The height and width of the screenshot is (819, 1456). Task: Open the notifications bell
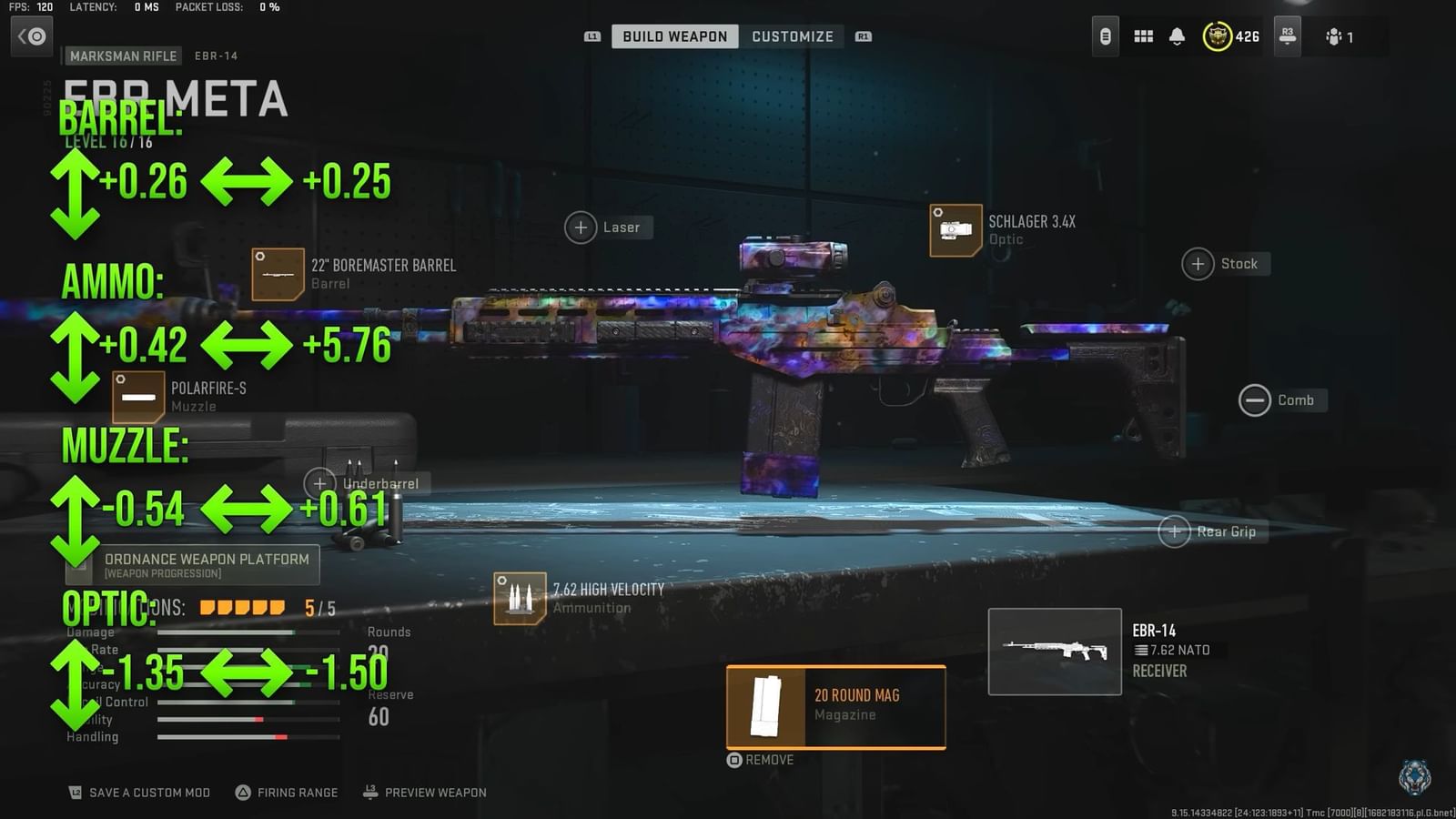click(1178, 36)
